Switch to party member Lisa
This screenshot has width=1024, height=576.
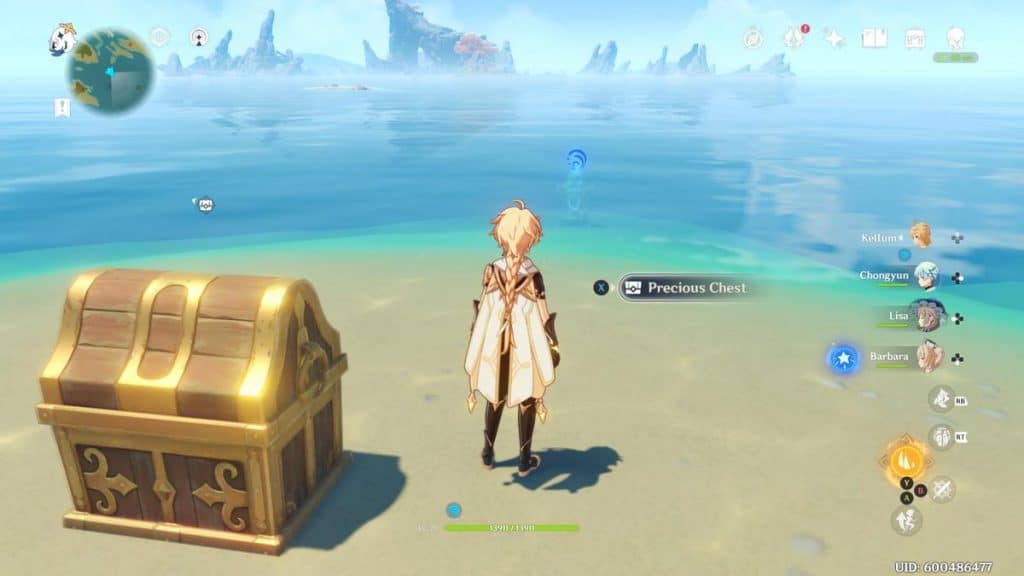click(925, 316)
